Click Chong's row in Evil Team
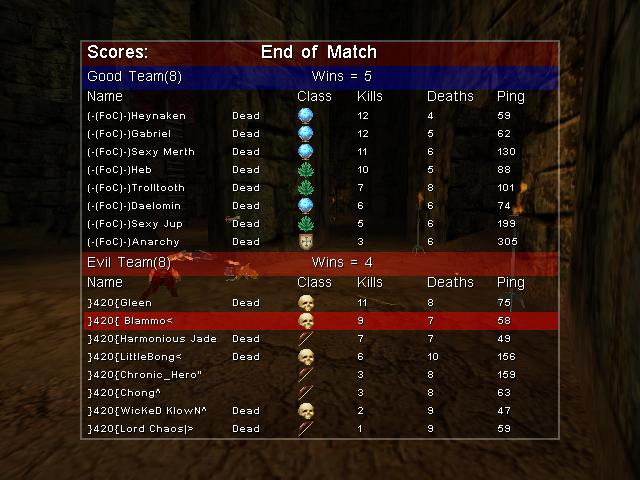The height and width of the screenshot is (480, 640). click(x=320, y=393)
